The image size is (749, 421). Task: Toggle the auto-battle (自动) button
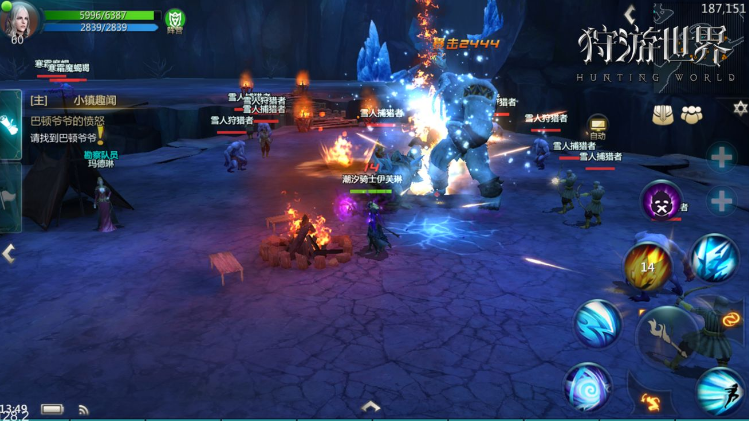598,127
